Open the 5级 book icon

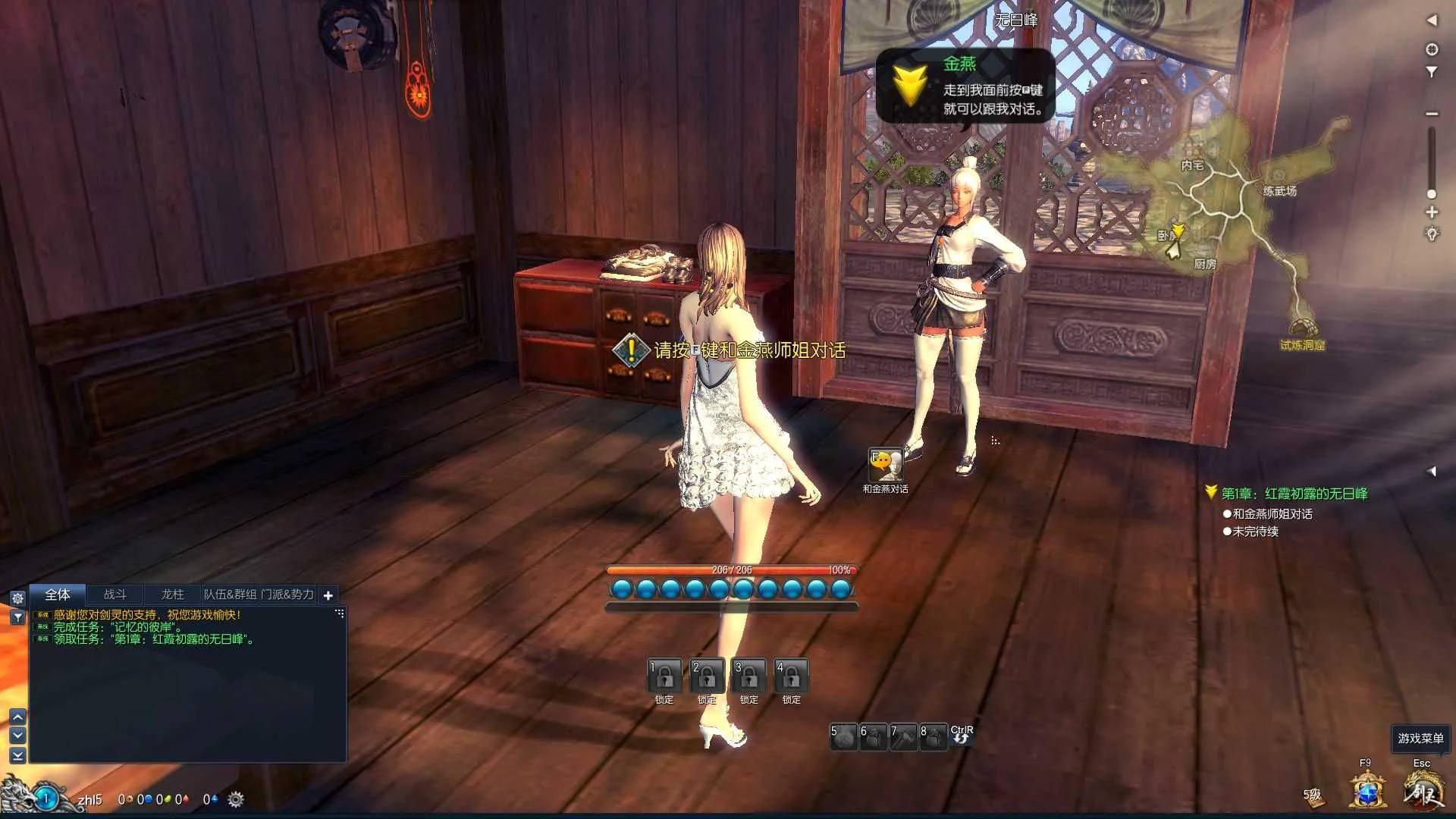click(1313, 795)
